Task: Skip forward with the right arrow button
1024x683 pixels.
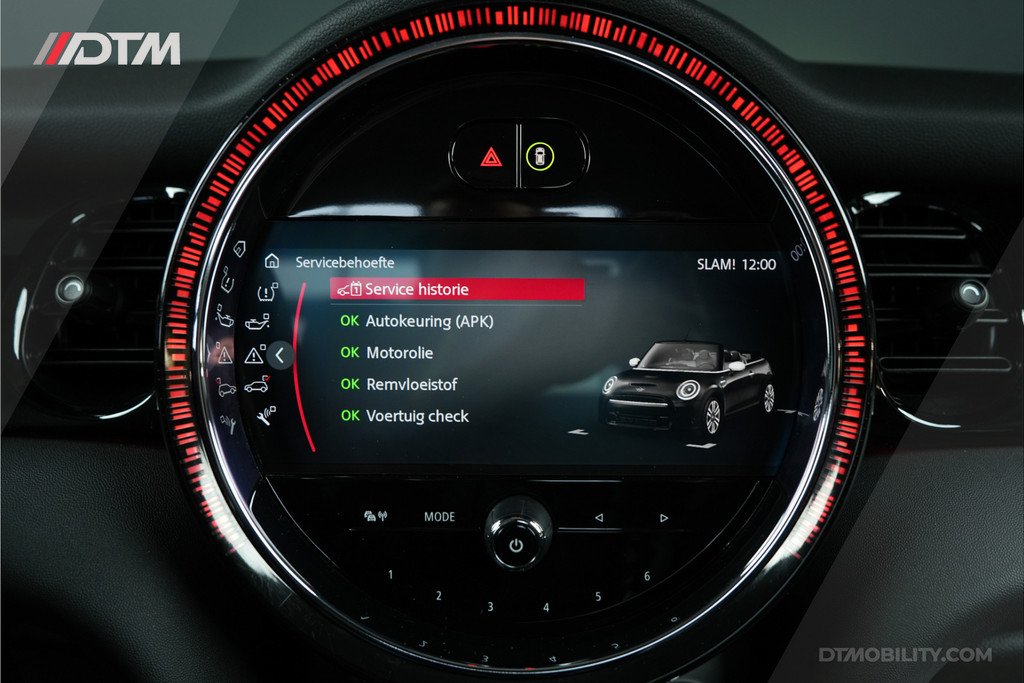Action: click(663, 517)
